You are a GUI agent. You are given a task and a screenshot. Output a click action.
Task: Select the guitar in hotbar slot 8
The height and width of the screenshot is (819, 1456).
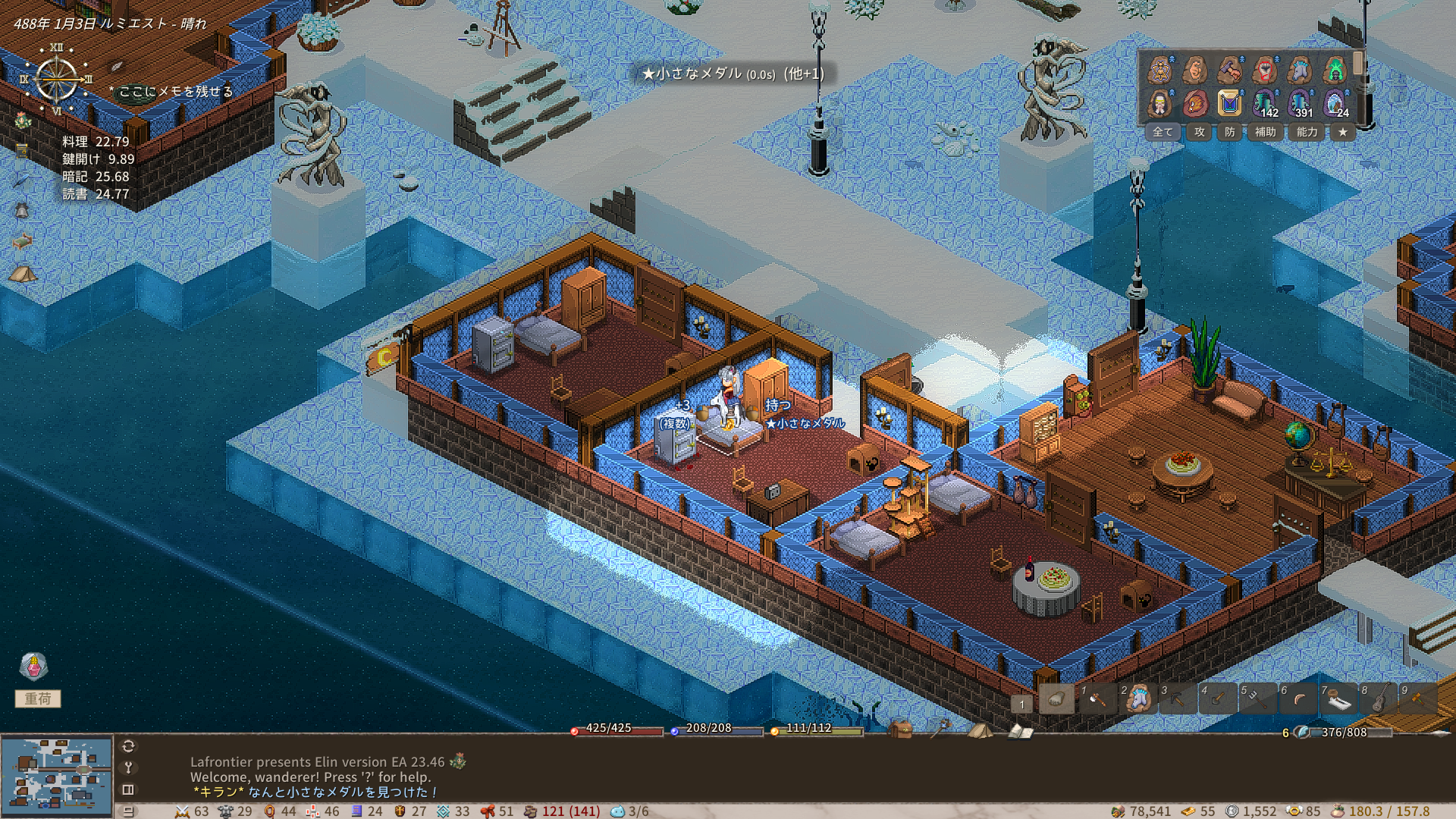pos(1379,699)
